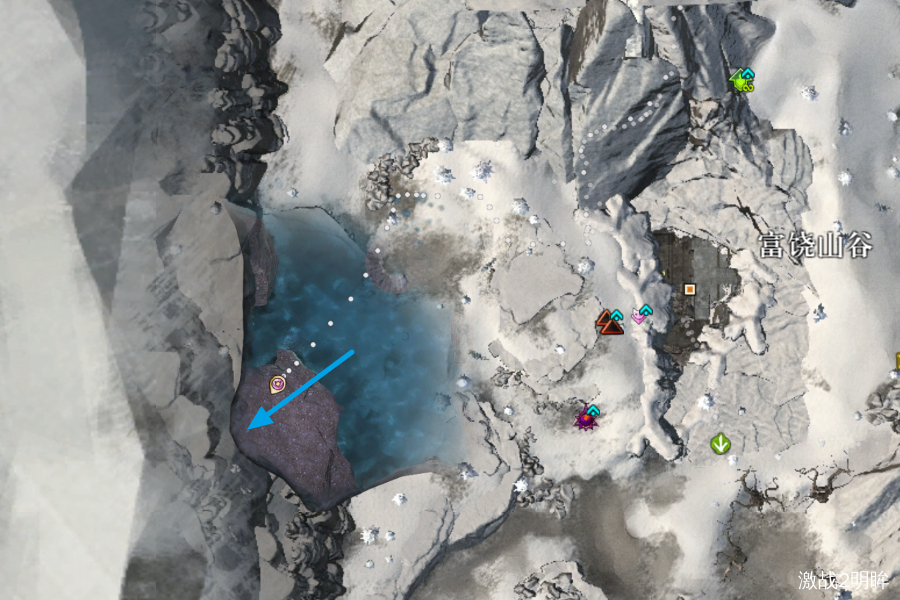900x600 pixels.
Task: Select the purple spiky map marker
Action: [x=585, y=419]
